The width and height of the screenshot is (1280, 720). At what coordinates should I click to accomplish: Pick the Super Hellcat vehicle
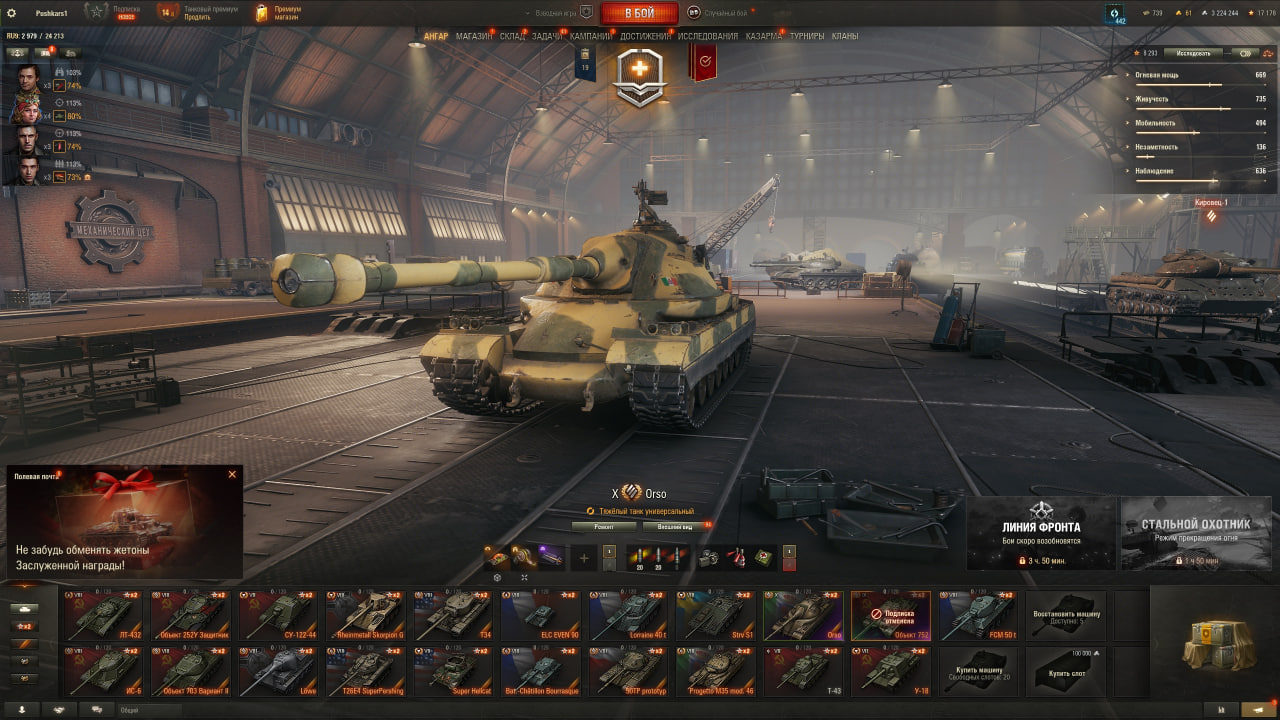pyautogui.click(x=453, y=671)
